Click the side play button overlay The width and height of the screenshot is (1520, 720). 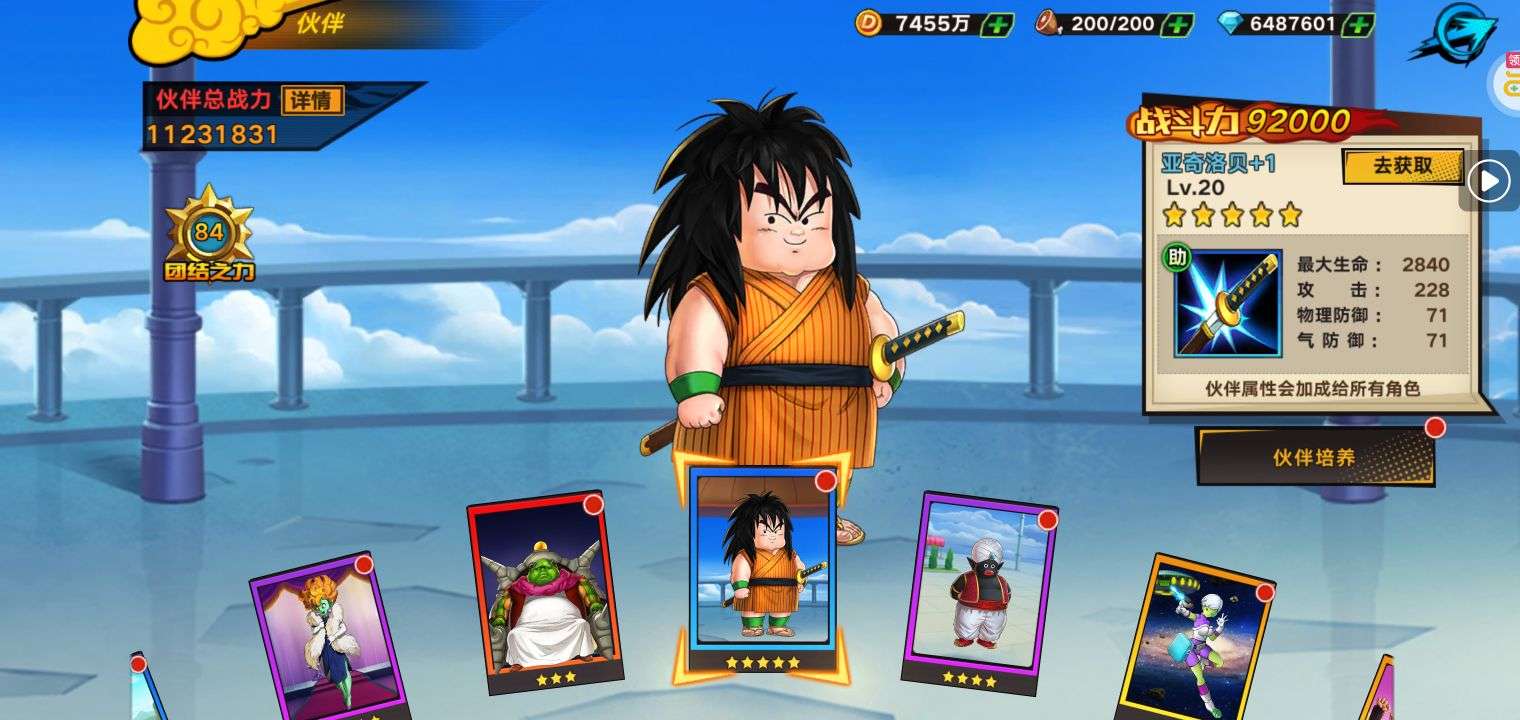click(1489, 181)
